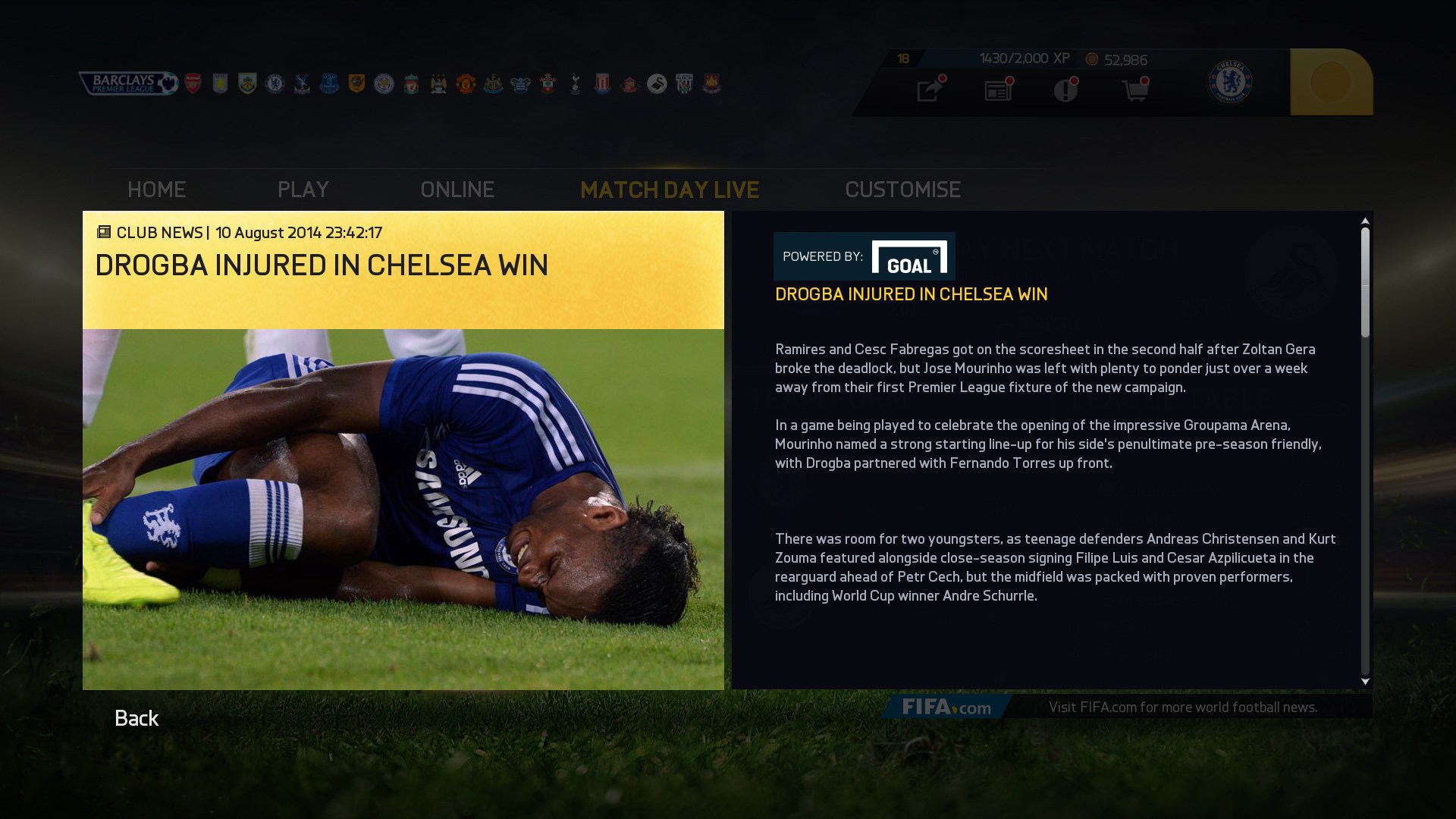Click the Arsenal crest in the league bar
Image resolution: width=1456 pixels, height=819 pixels.
[x=193, y=82]
